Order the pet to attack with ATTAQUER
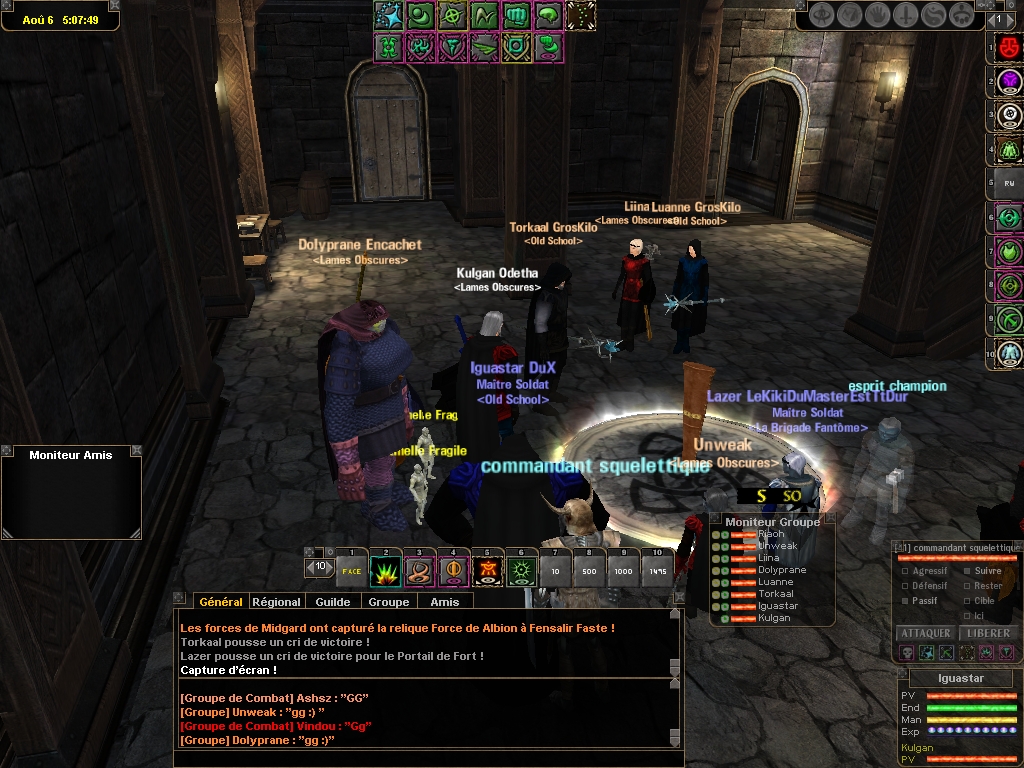The image size is (1024, 768). pos(925,634)
